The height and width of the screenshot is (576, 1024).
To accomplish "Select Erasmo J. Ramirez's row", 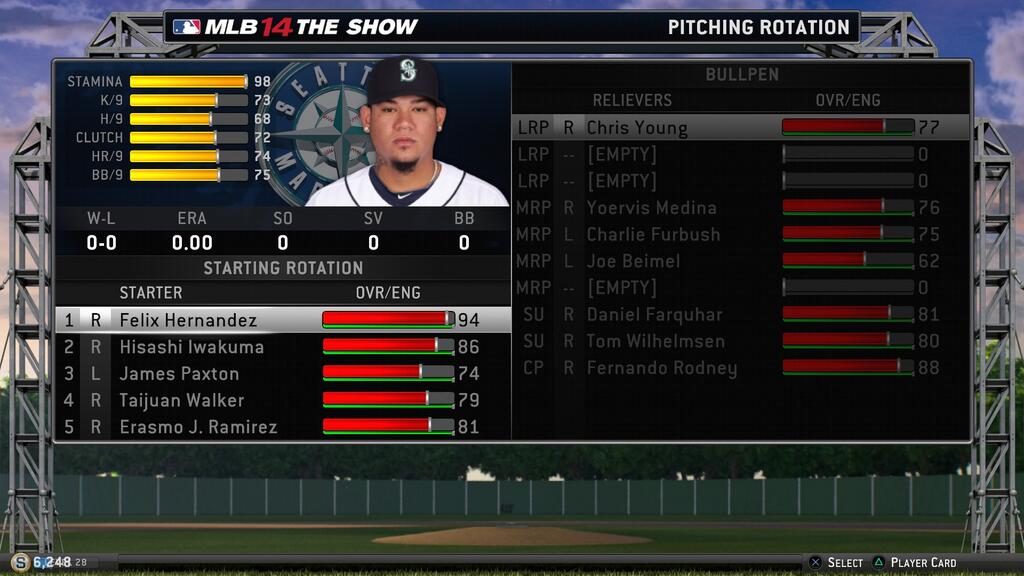I will click(198, 427).
